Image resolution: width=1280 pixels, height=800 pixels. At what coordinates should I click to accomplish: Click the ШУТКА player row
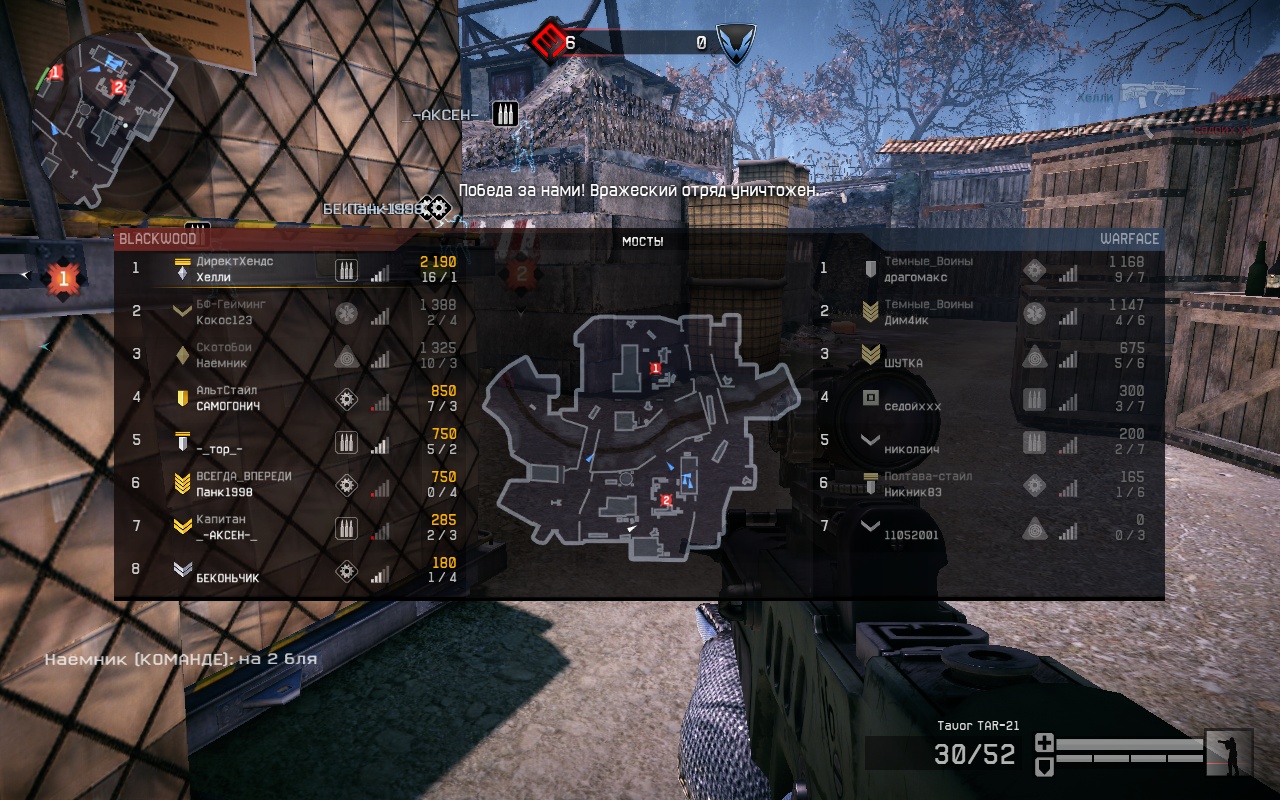click(x=904, y=363)
